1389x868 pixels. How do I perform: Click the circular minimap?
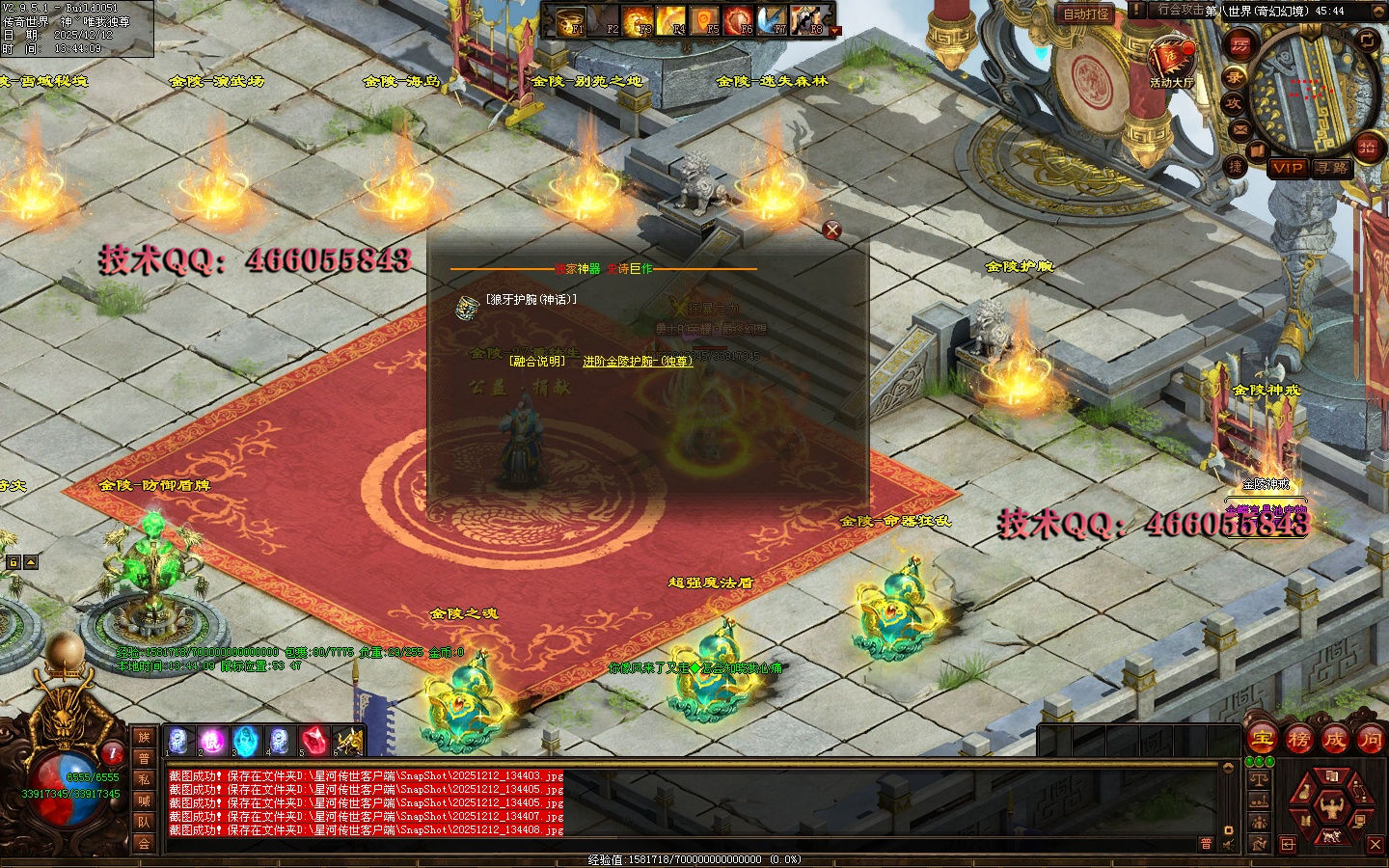pos(1314,93)
